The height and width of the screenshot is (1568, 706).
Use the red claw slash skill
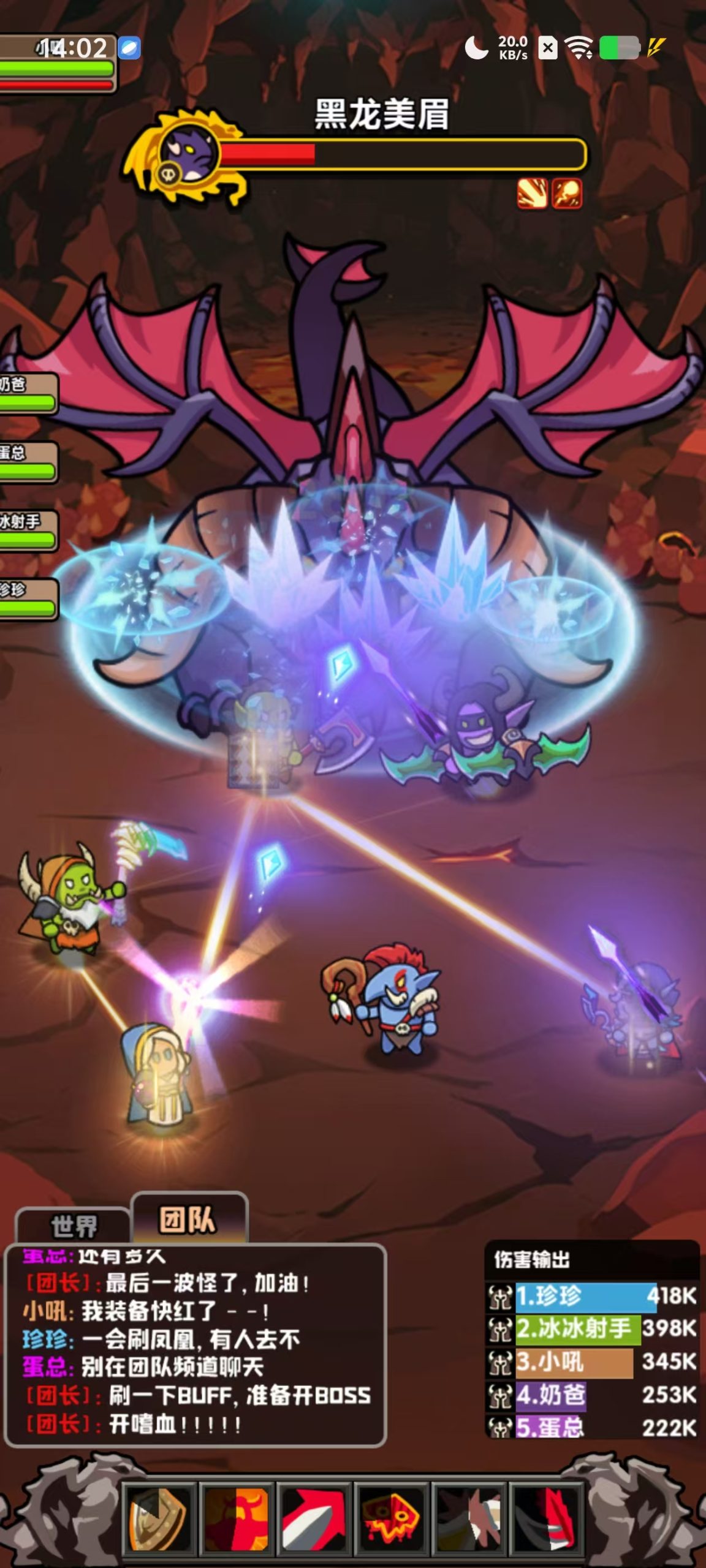(x=547, y=1518)
